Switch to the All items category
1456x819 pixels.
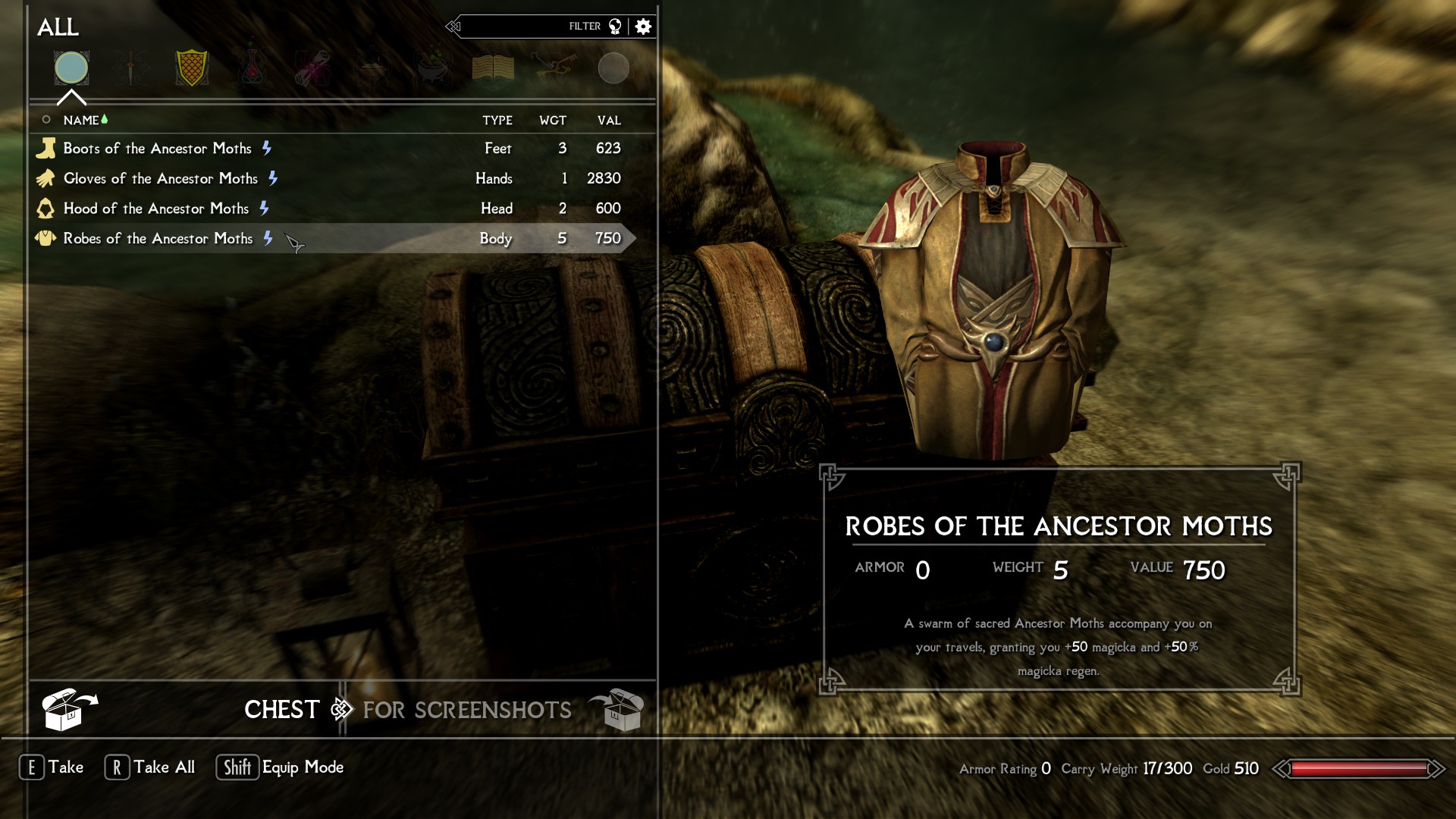[x=71, y=68]
